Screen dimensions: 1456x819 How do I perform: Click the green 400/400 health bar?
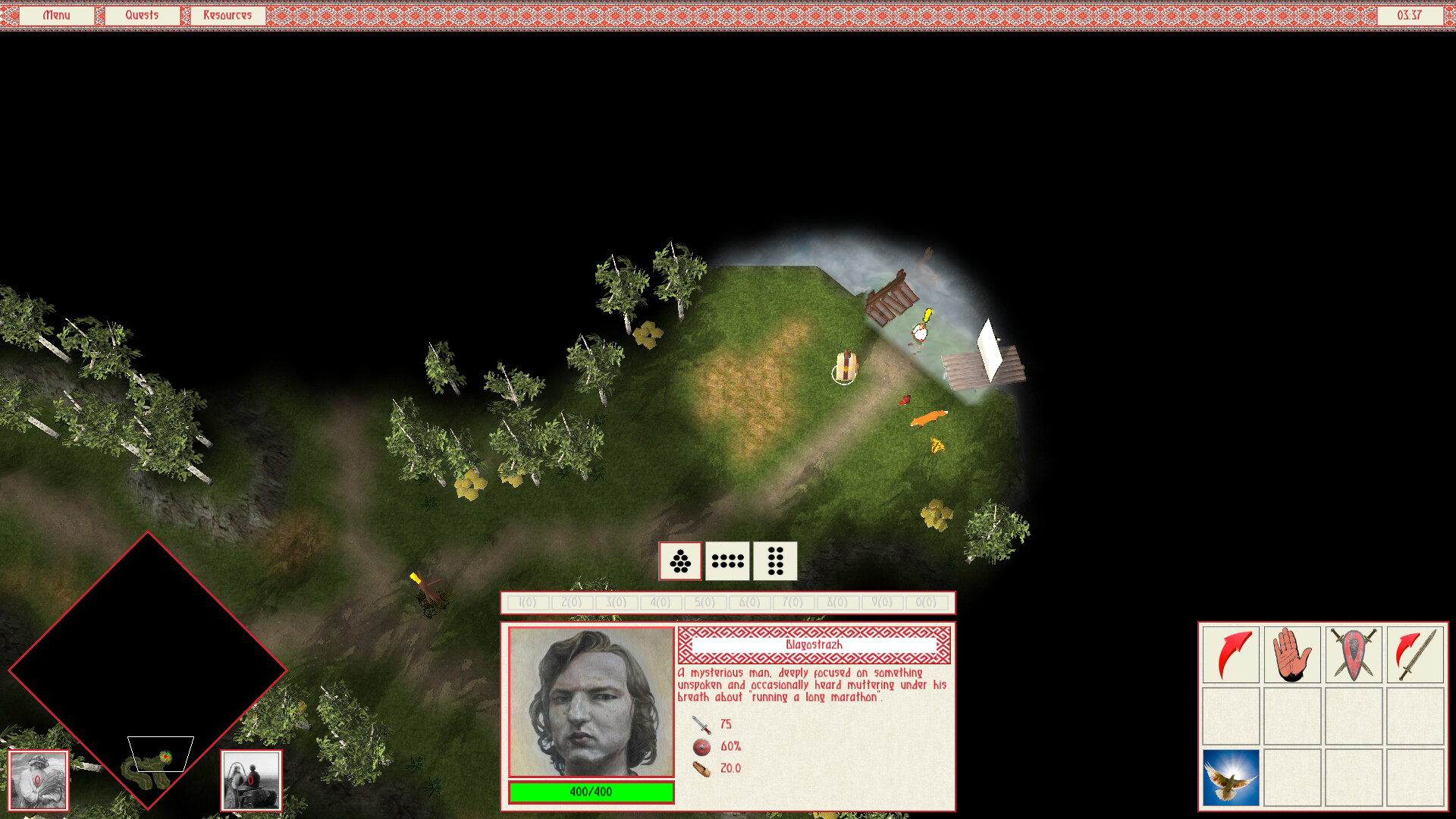(x=591, y=791)
